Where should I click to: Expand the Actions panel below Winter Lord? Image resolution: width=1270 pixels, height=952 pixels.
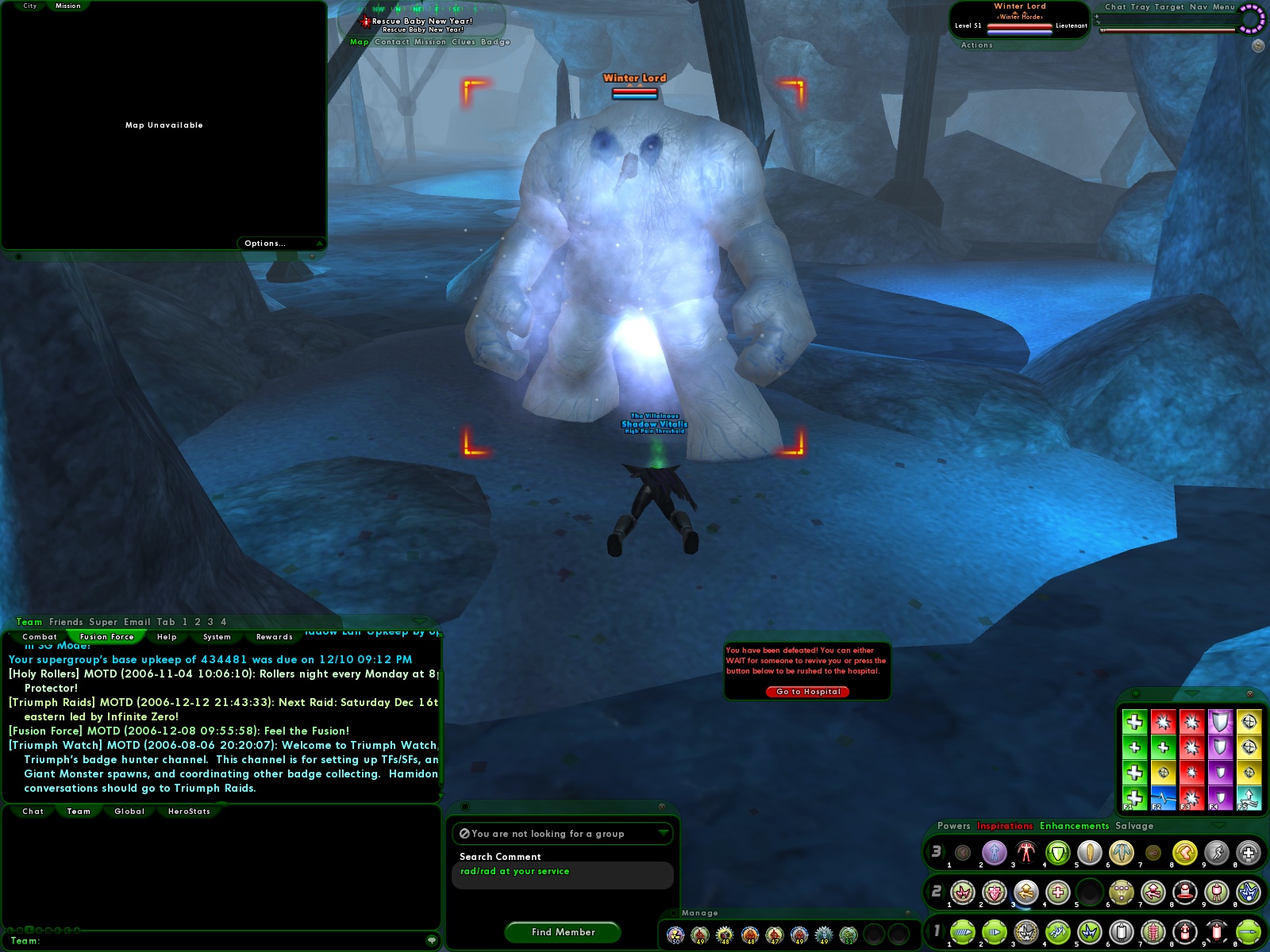click(976, 45)
